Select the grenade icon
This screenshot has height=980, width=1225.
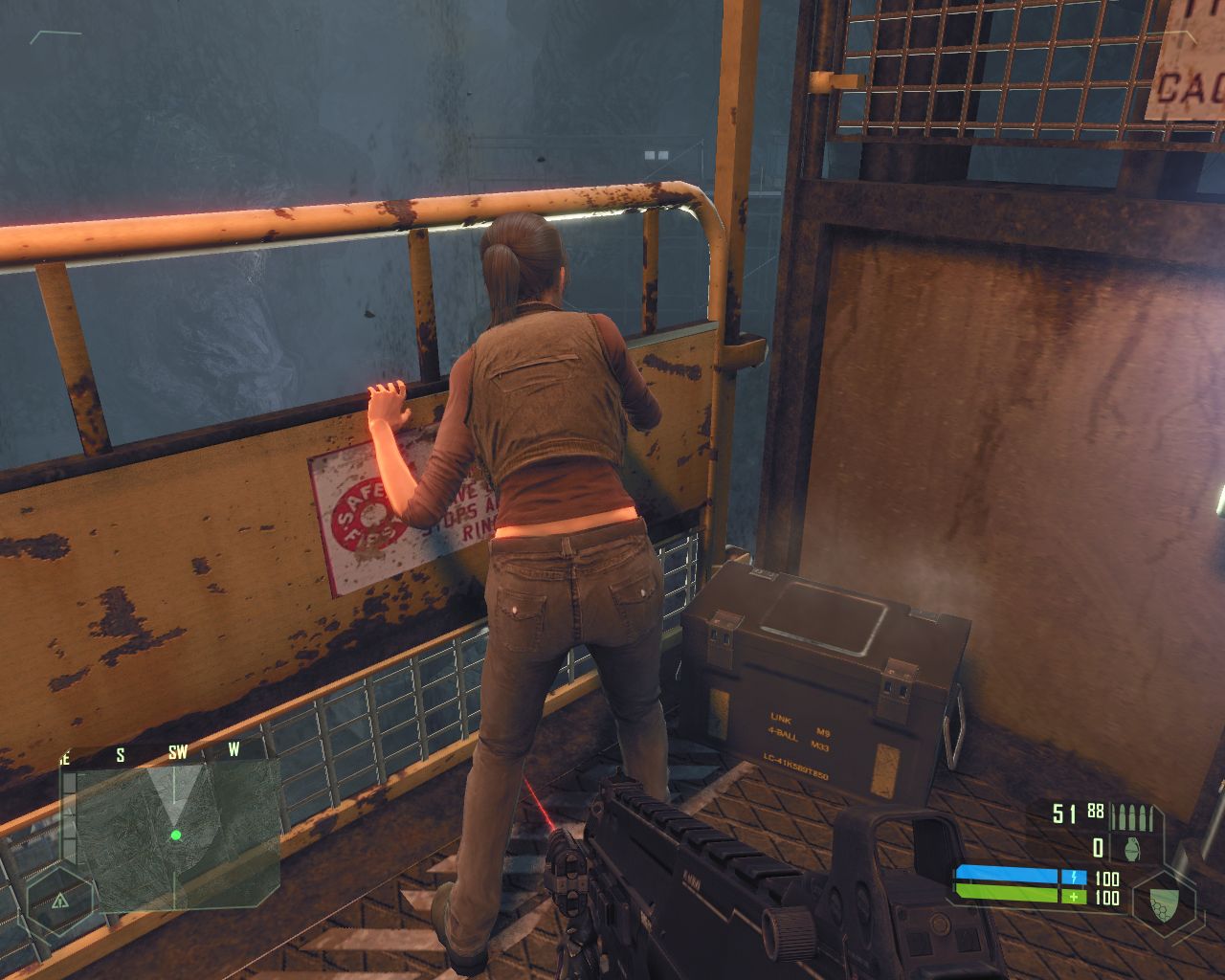(1133, 847)
